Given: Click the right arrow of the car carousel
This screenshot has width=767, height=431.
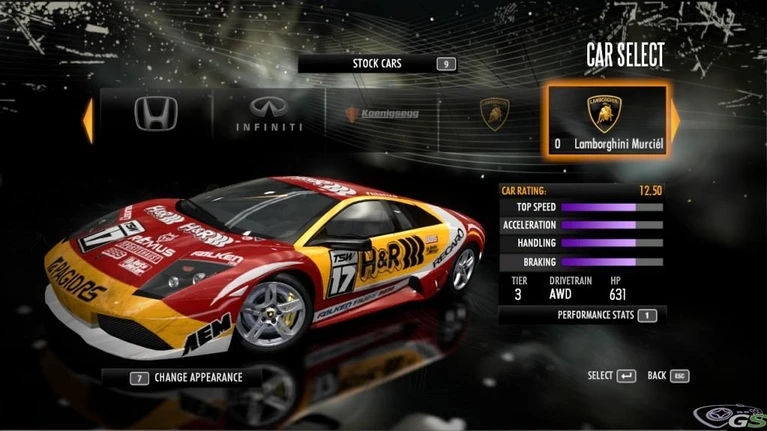Looking at the screenshot, I should pos(675,120).
